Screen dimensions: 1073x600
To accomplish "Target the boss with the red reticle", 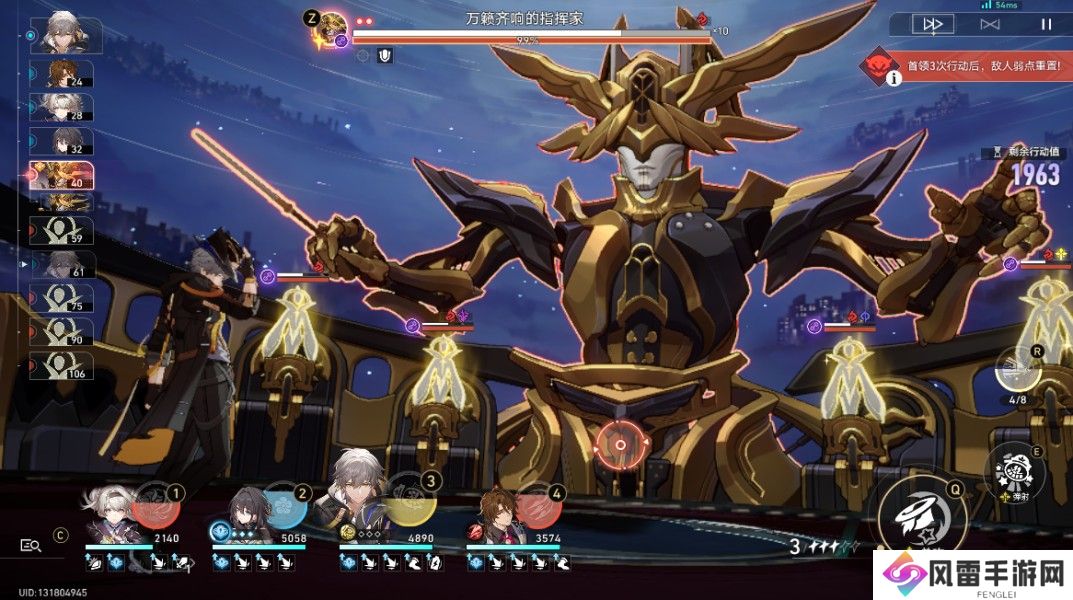I will tap(620, 445).
